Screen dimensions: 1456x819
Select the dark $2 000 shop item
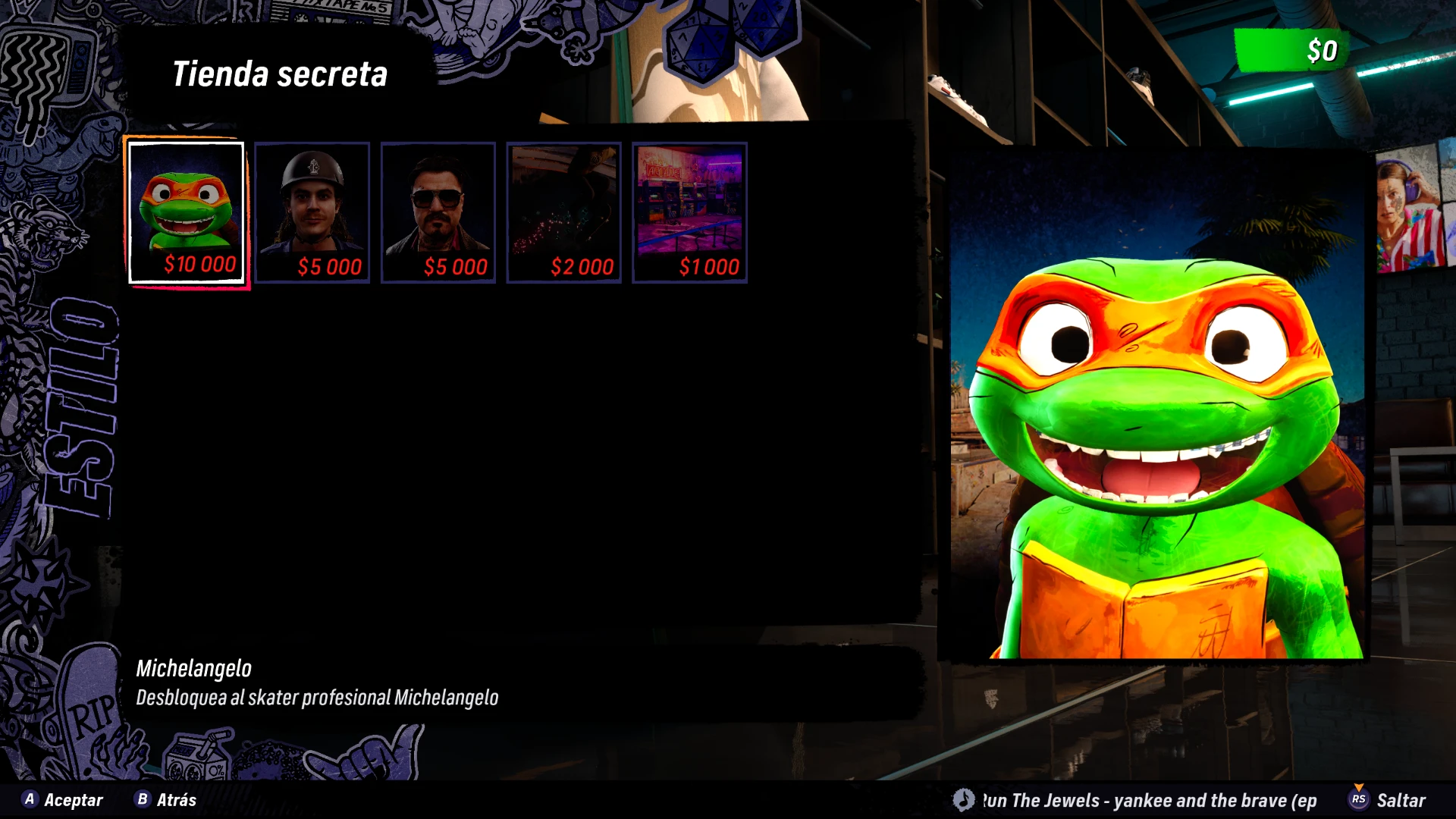pyautogui.click(x=564, y=212)
